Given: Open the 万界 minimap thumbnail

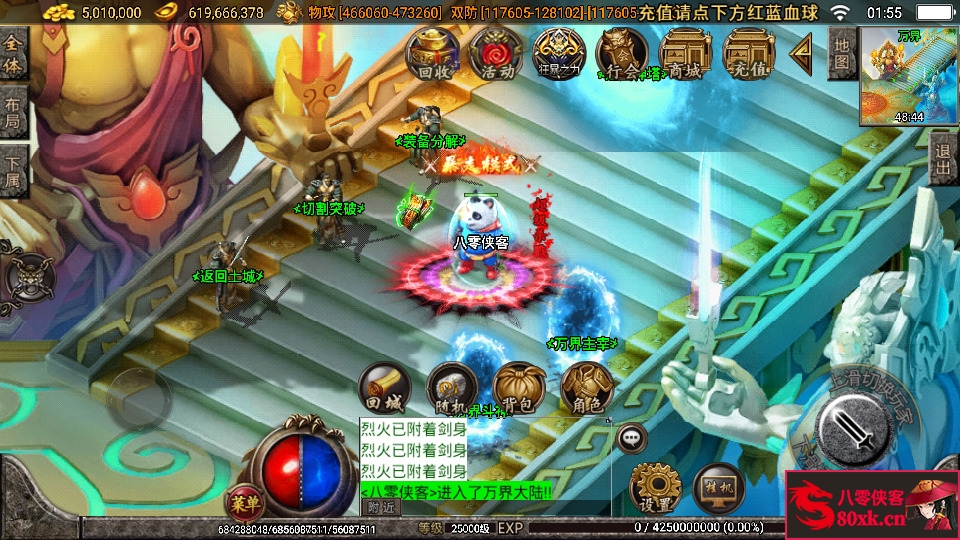Looking at the screenshot, I should pos(909,76).
